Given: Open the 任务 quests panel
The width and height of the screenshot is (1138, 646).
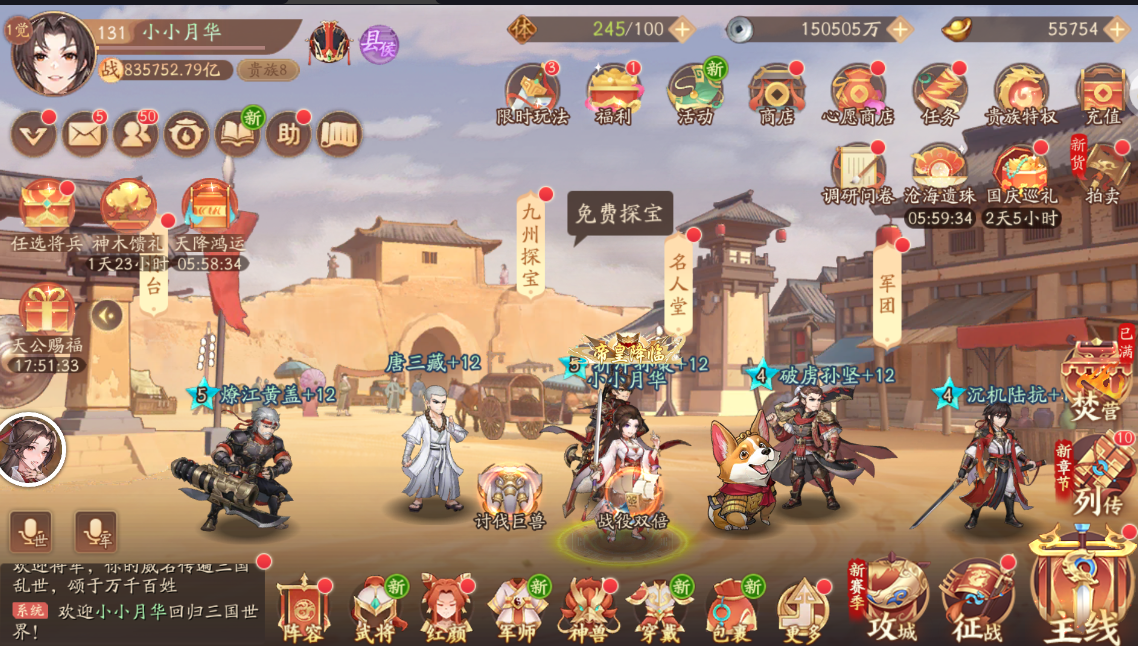Looking at the screenshot, I should (x=939, y=94).
